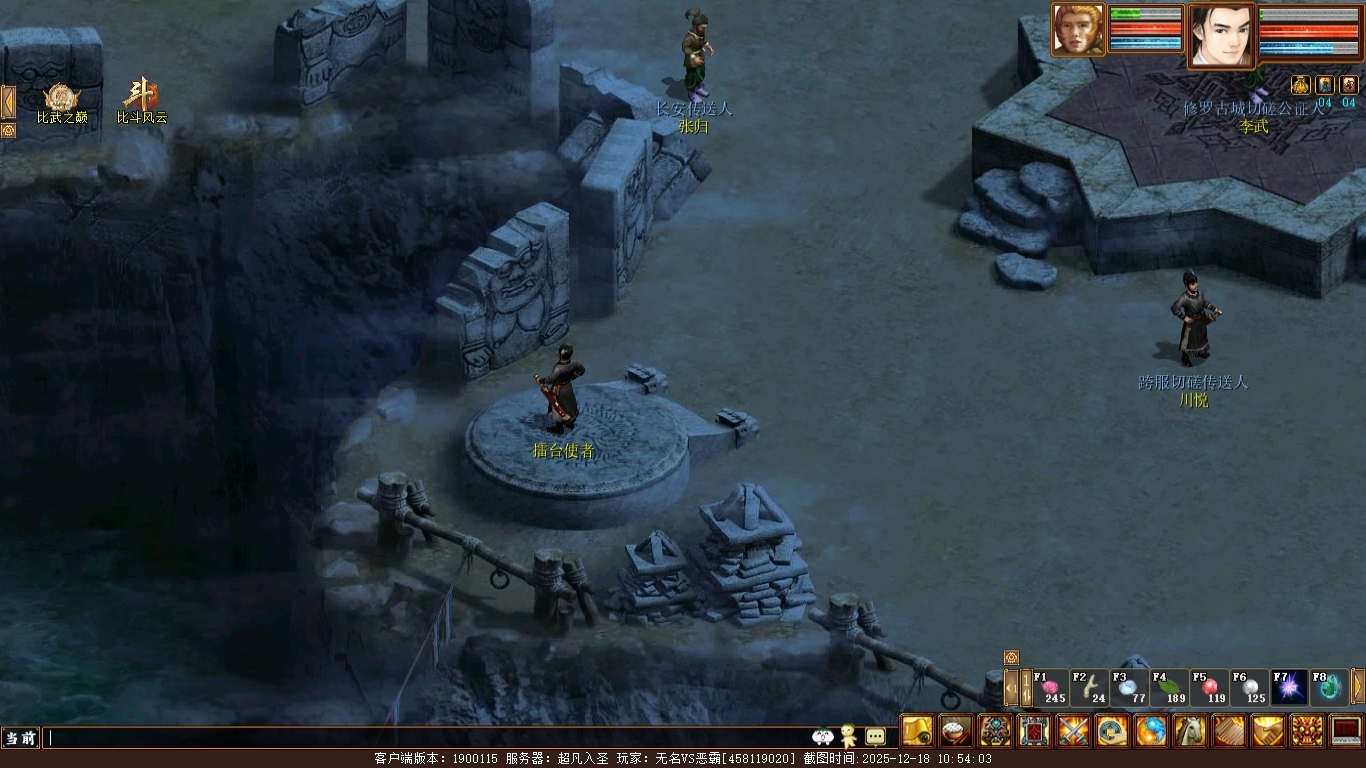
Task: Open the computer monitor system icon
Action: click(x=1346, y=731)
